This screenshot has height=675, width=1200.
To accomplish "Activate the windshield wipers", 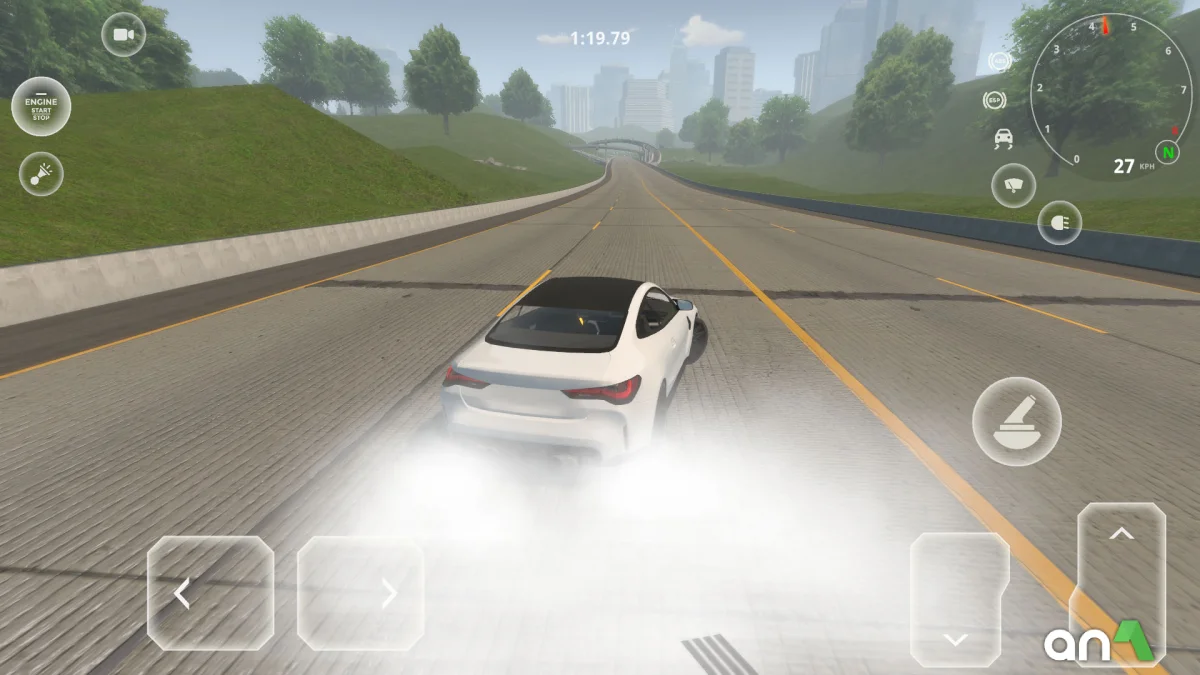I will click(x=1013, y=186).
